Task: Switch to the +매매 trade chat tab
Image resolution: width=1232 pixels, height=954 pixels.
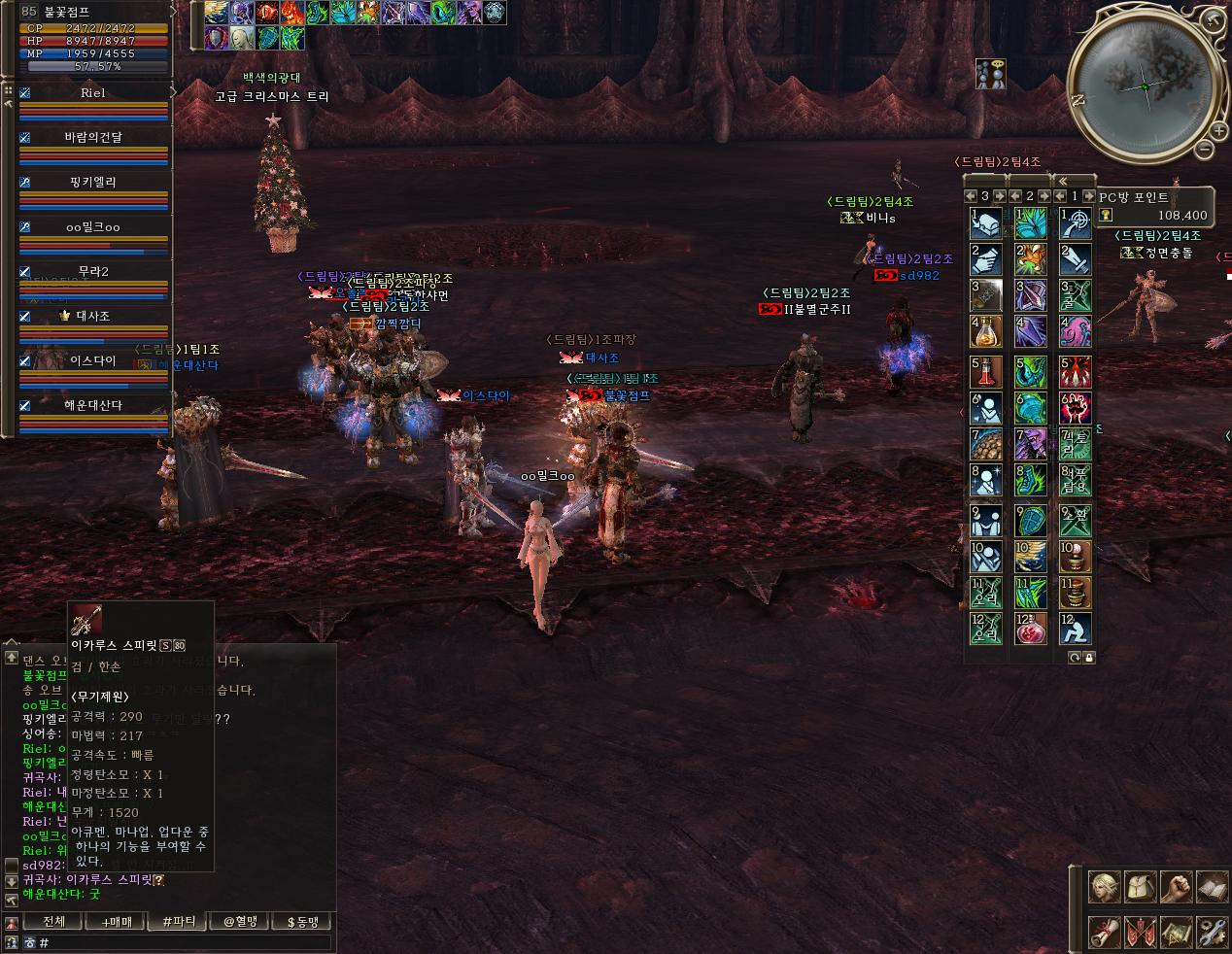Action: click(116, 921)
